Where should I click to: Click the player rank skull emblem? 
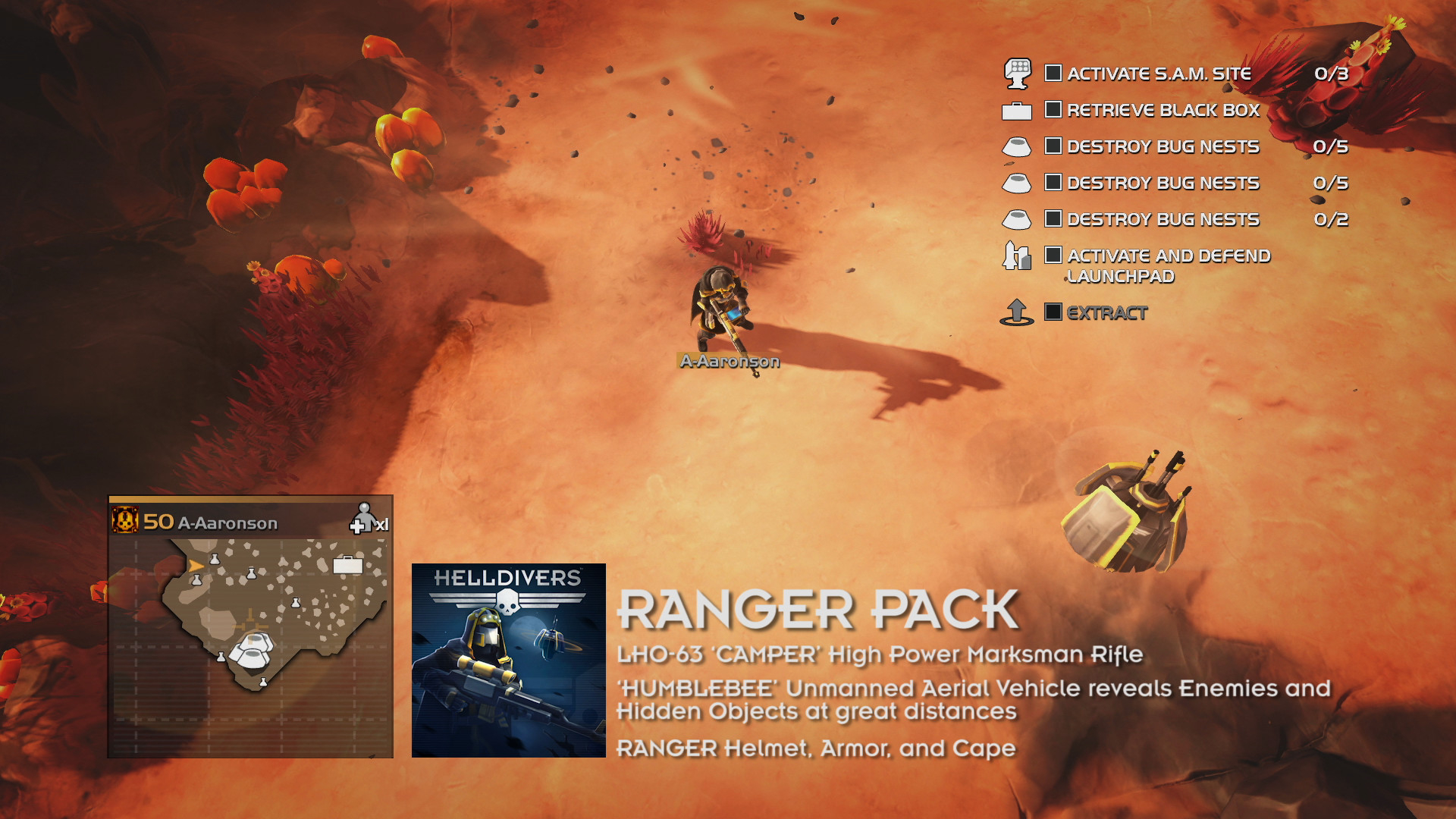pos(127,520)
